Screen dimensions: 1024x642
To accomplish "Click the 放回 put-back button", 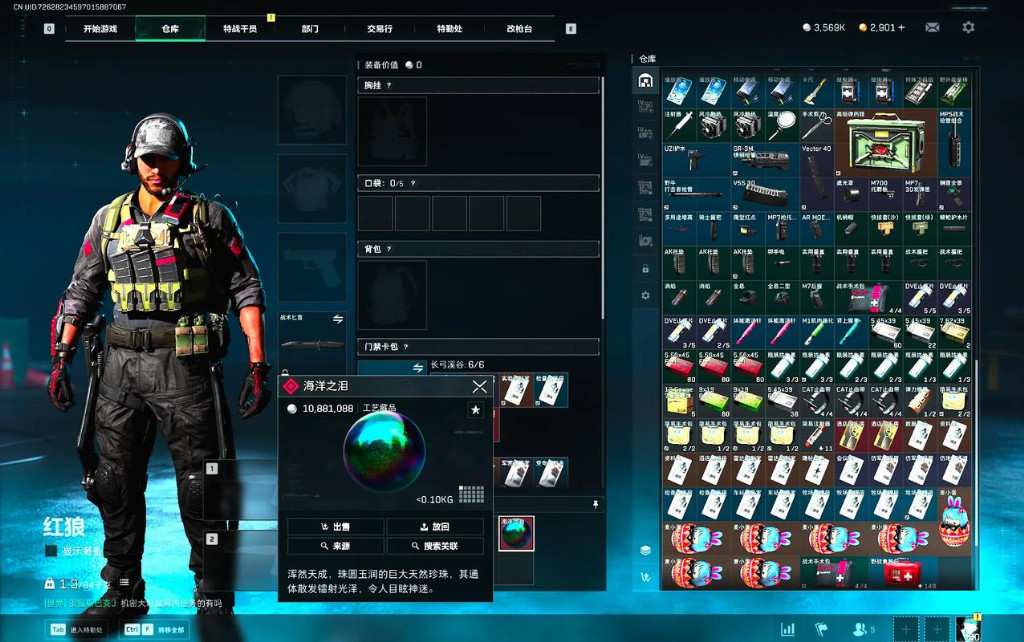I will tap(435, 526).
